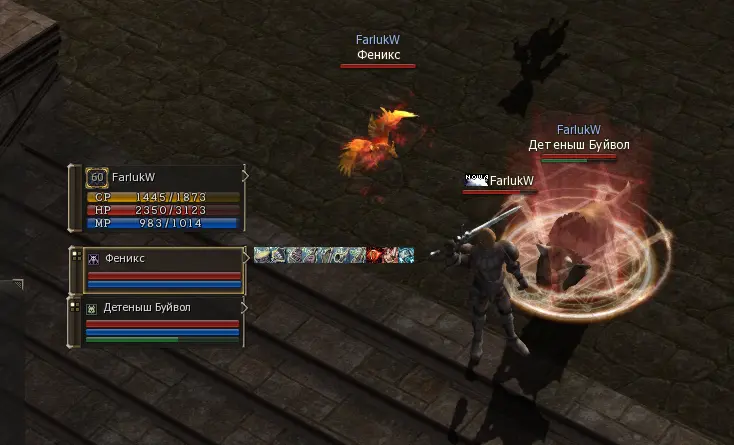Expand the arrow on the Феникс panel

click(x=244, y=255)
